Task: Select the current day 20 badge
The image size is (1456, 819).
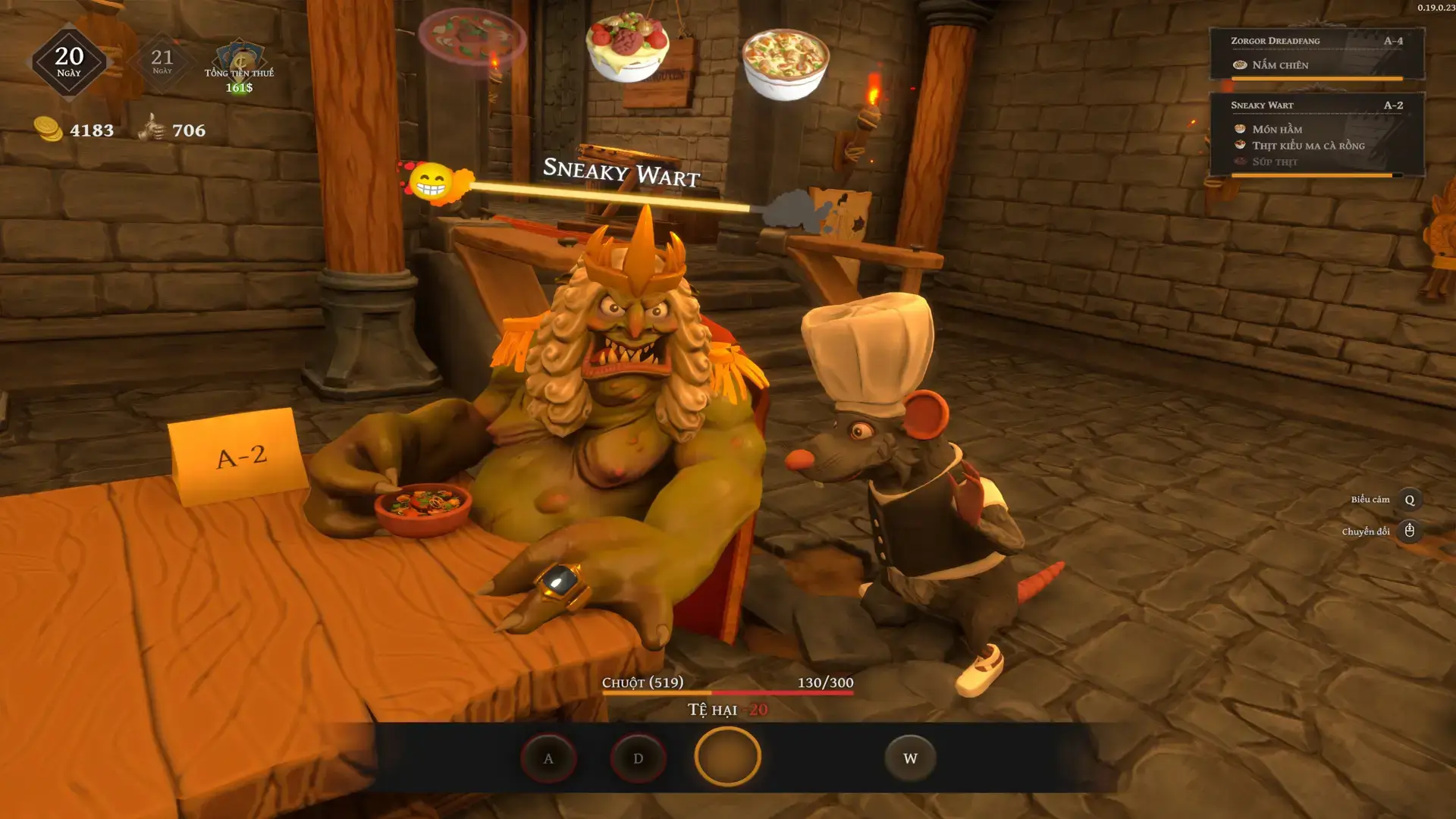Action: [69, 62]
